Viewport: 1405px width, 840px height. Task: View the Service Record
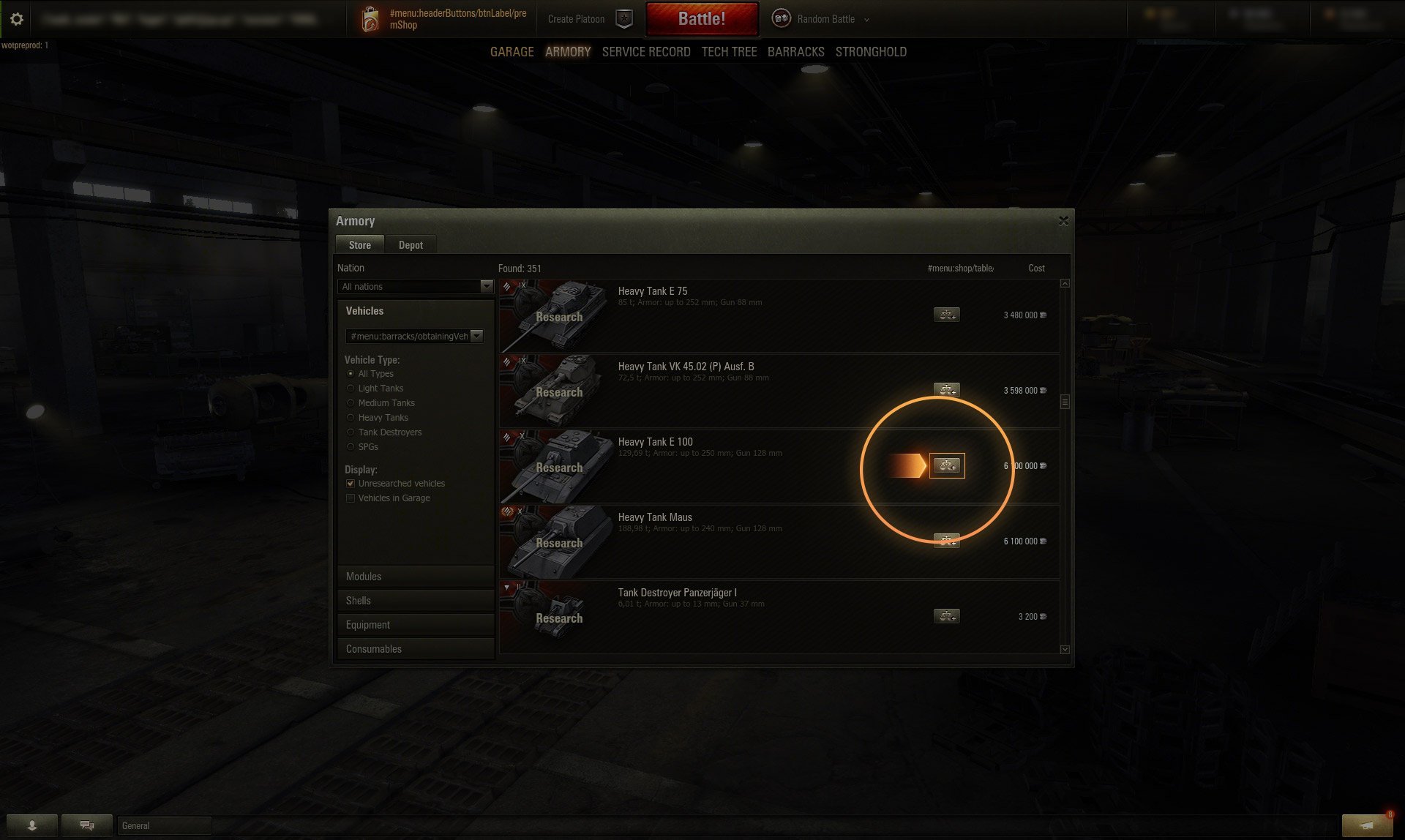pyautogui.click(x=645, y=52)
